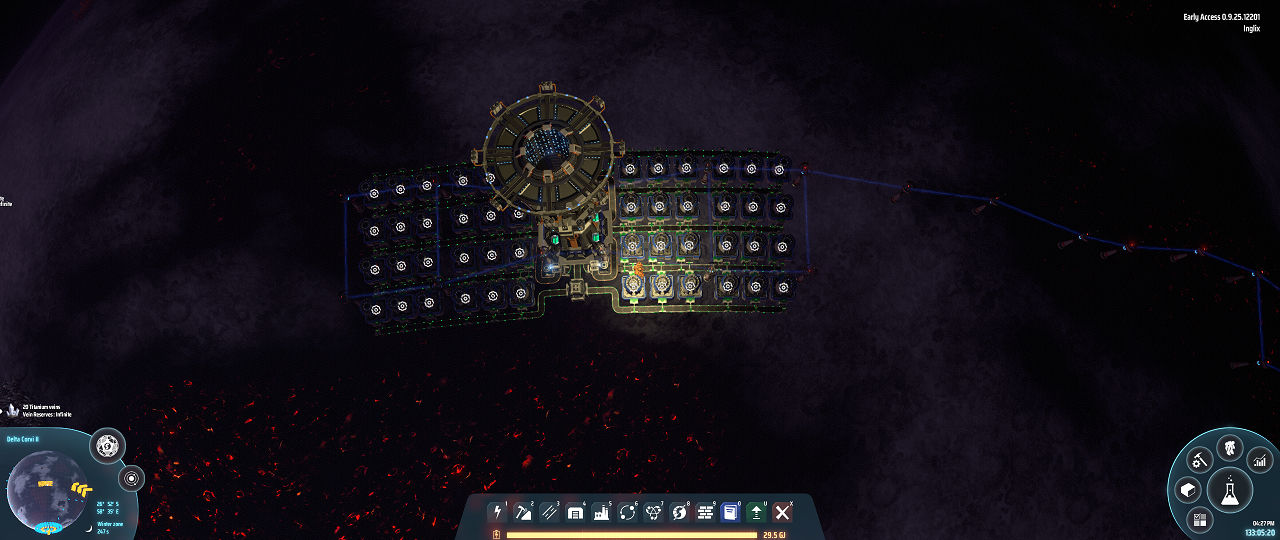Open the replicator hammer and gear panel

tap(1200, 460)
